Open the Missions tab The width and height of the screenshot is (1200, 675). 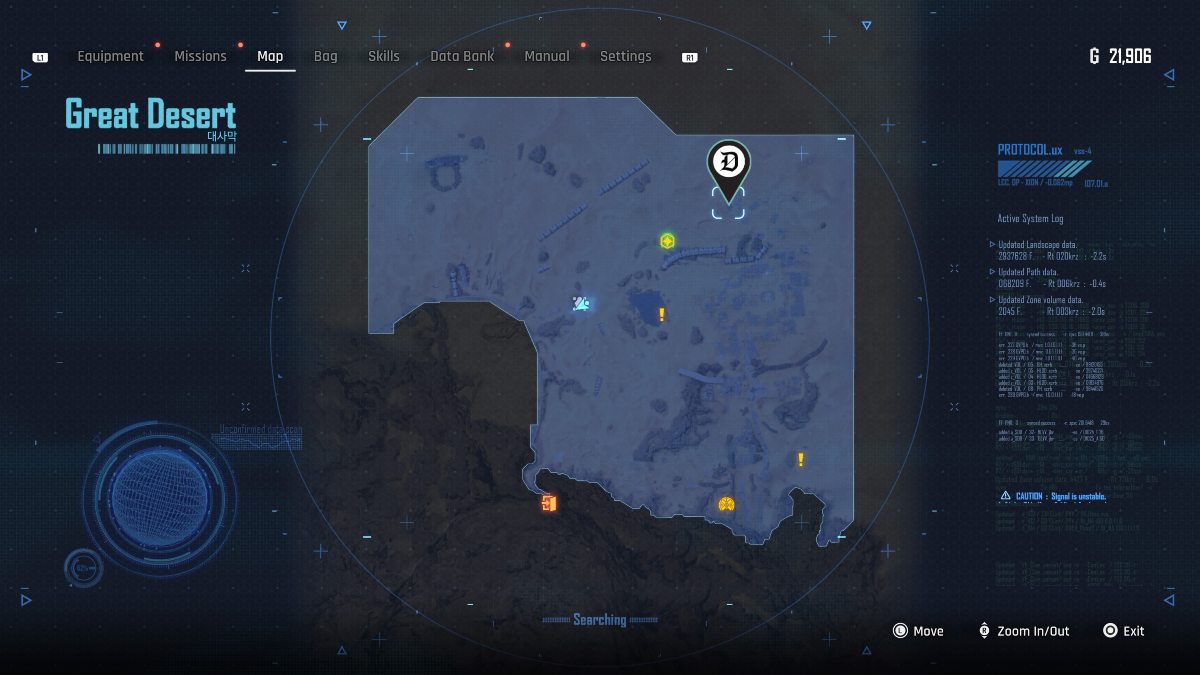click(200, 56)
